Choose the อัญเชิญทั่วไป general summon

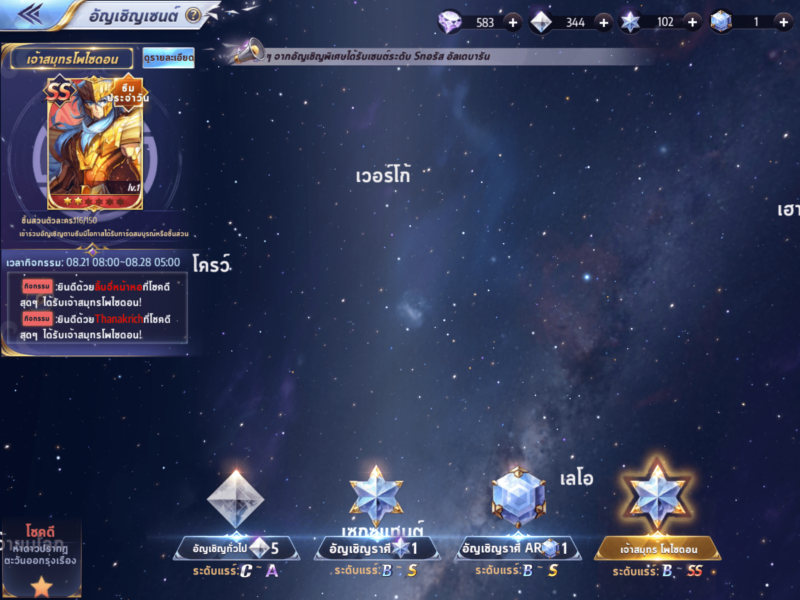236,548
